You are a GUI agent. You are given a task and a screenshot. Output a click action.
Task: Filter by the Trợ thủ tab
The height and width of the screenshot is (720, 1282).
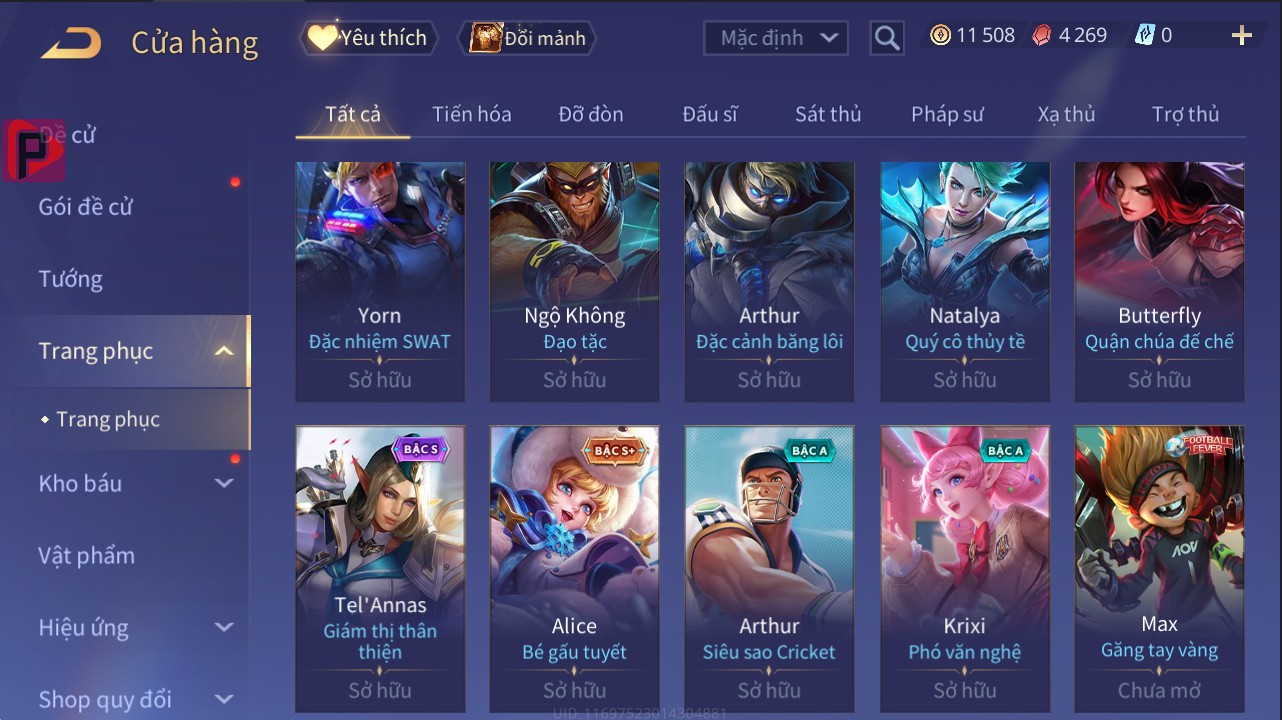point(1185,114)
